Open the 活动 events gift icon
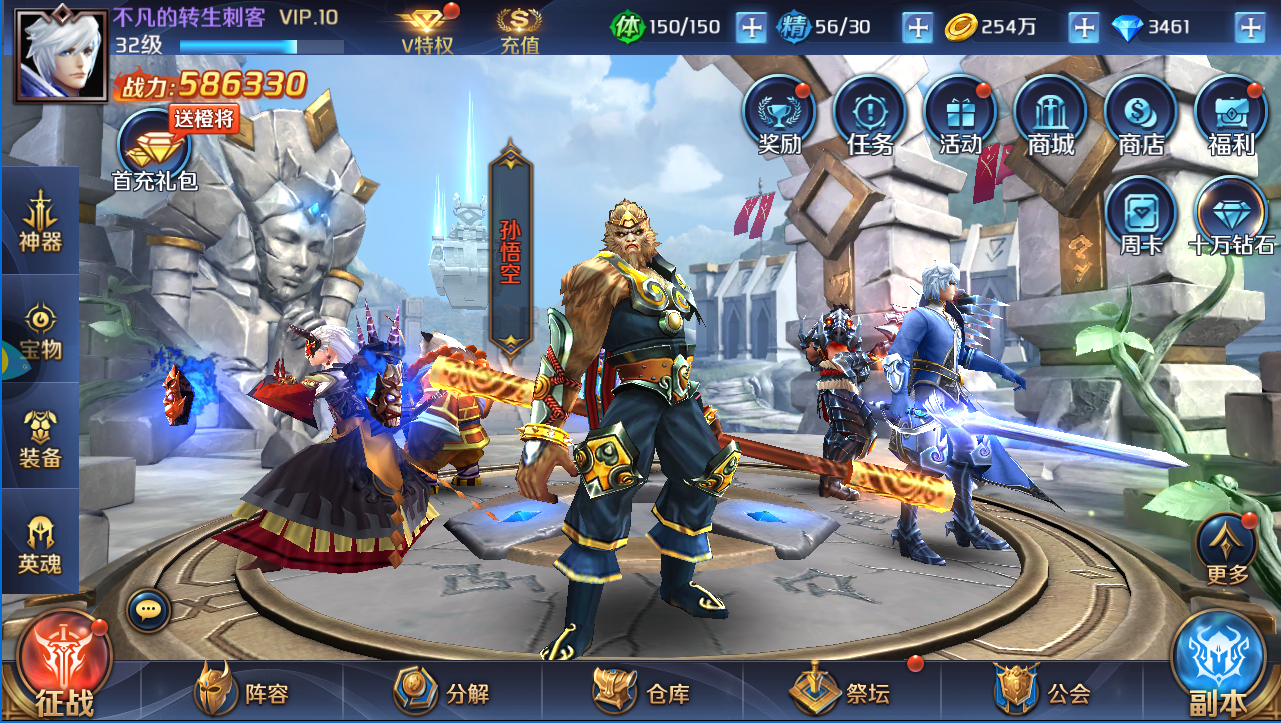Image resolution: width=1281 pixels, height=723 pixels. pyautogui.click(x=960, y=115)
